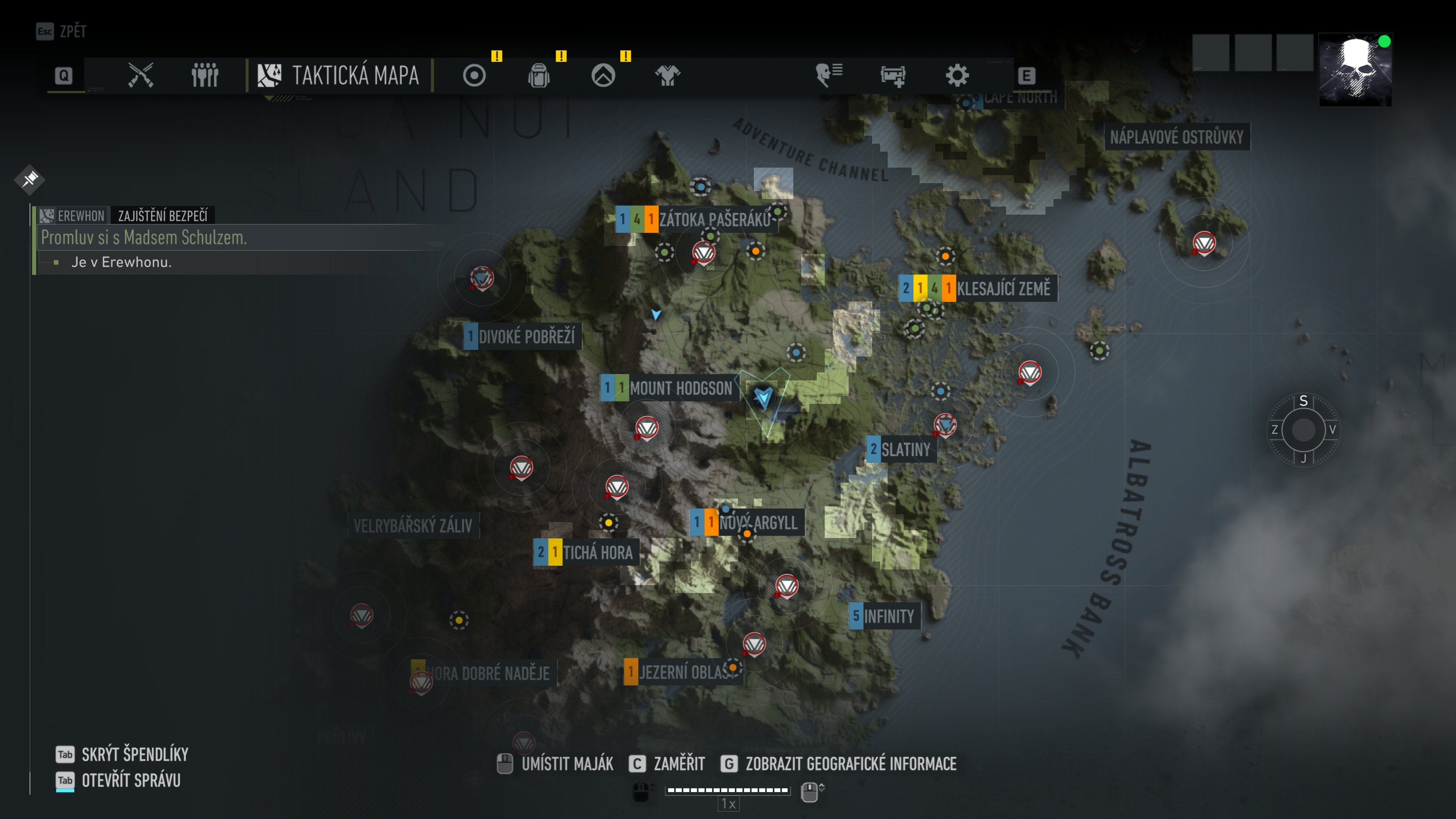Image resolution: width=1456 pixels, height=819 pixels.
Task: Open the squad management icon
Action: [205, 75]
